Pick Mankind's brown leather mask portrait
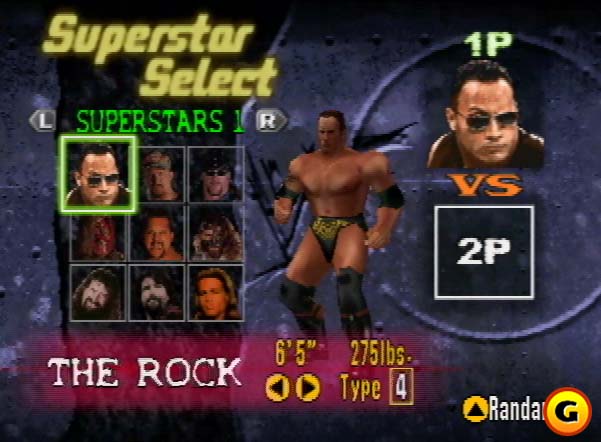Image resolution: width=601 pixels, height=442 pixels. [215, 232]
